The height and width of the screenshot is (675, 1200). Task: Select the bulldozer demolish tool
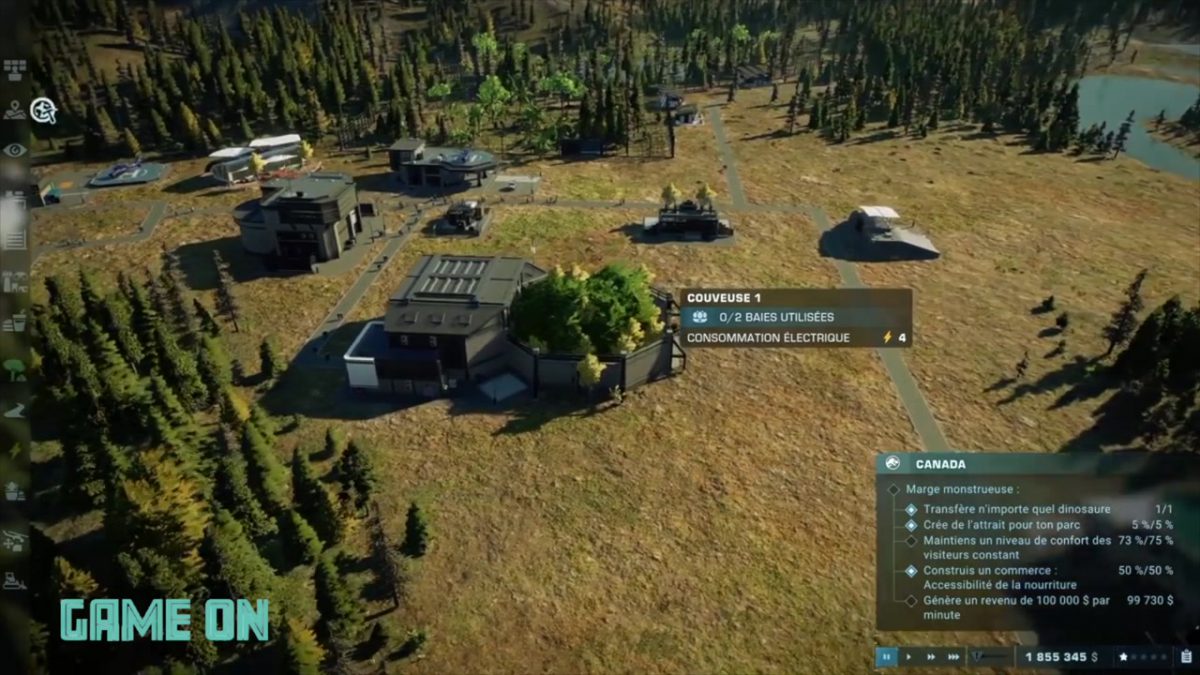coord(15,580)
